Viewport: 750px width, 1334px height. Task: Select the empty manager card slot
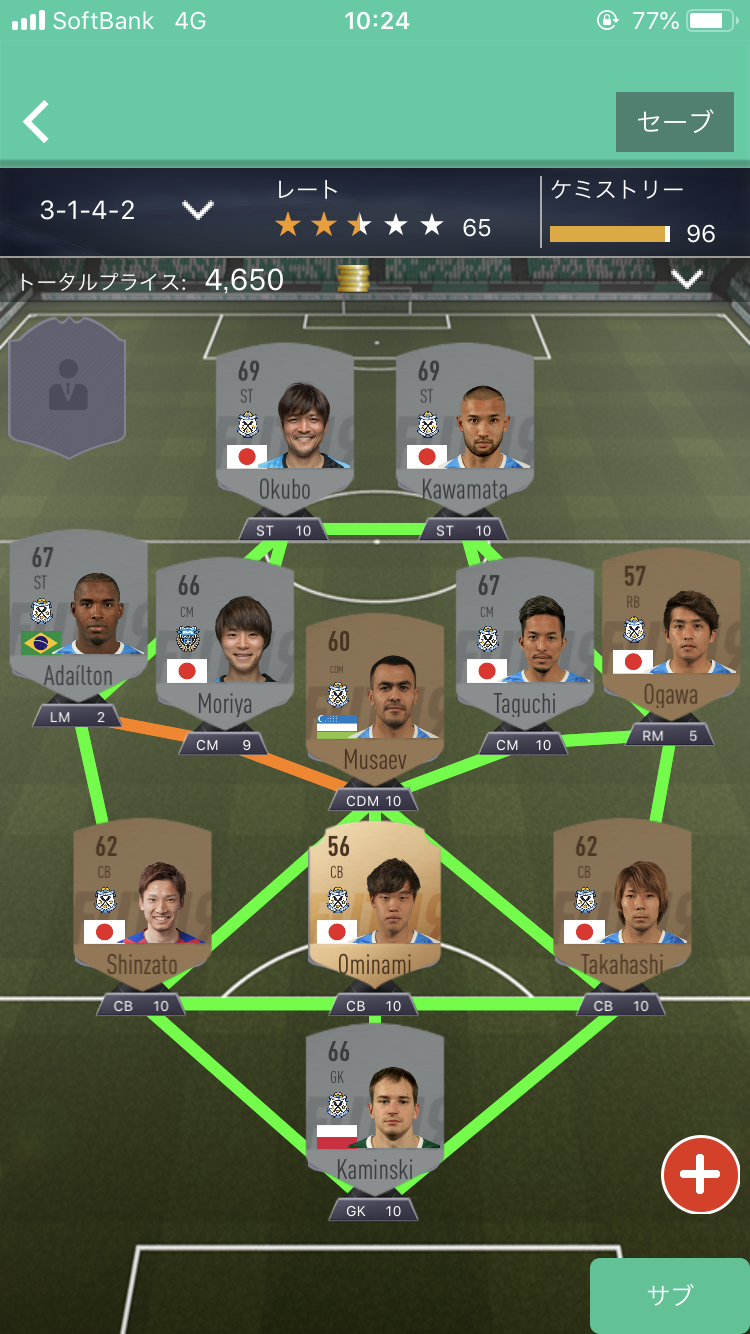tap(67, 387)
